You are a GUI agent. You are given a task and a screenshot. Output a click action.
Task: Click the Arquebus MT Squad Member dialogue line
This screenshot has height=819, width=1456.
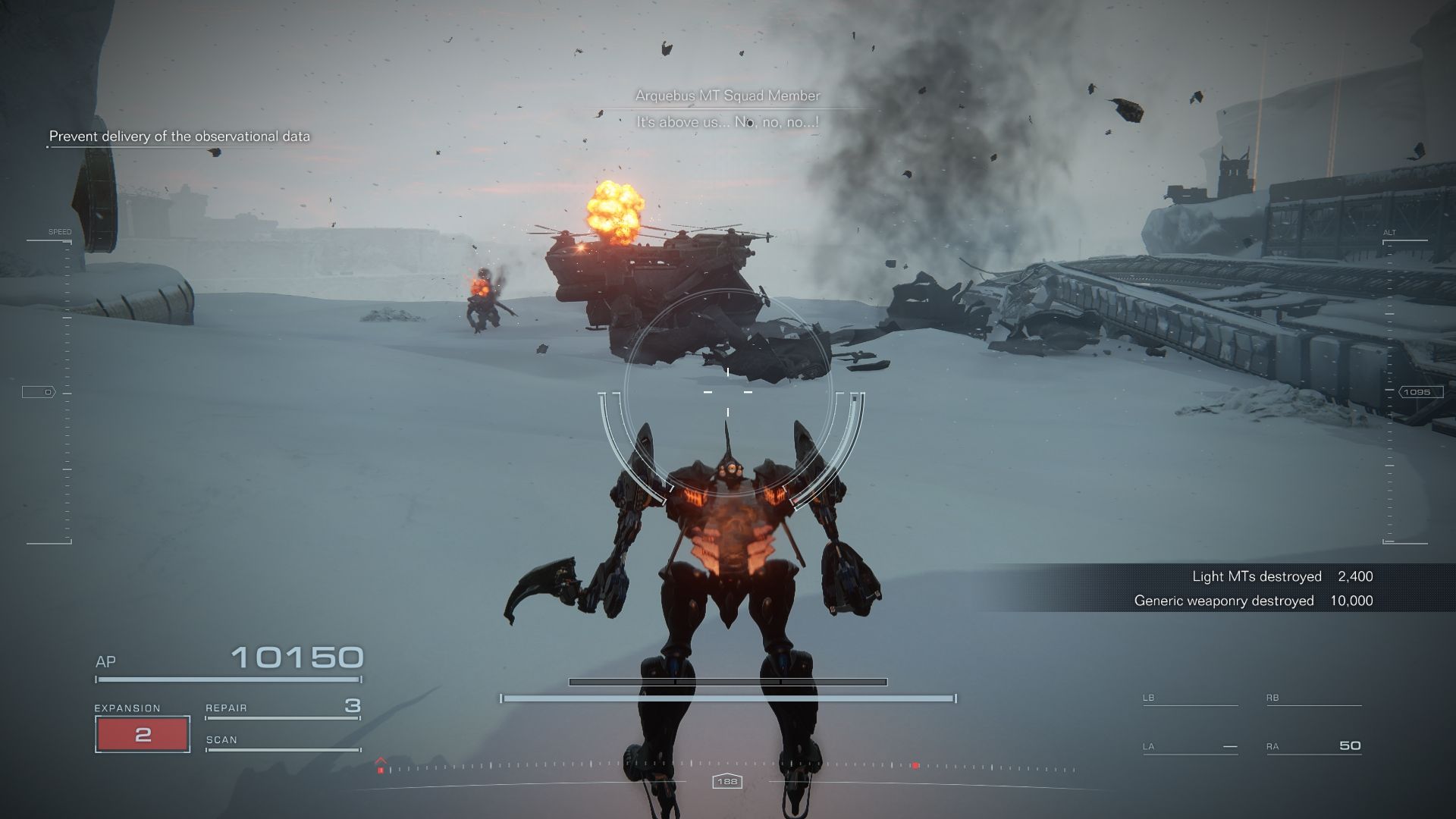coord(727,96)
